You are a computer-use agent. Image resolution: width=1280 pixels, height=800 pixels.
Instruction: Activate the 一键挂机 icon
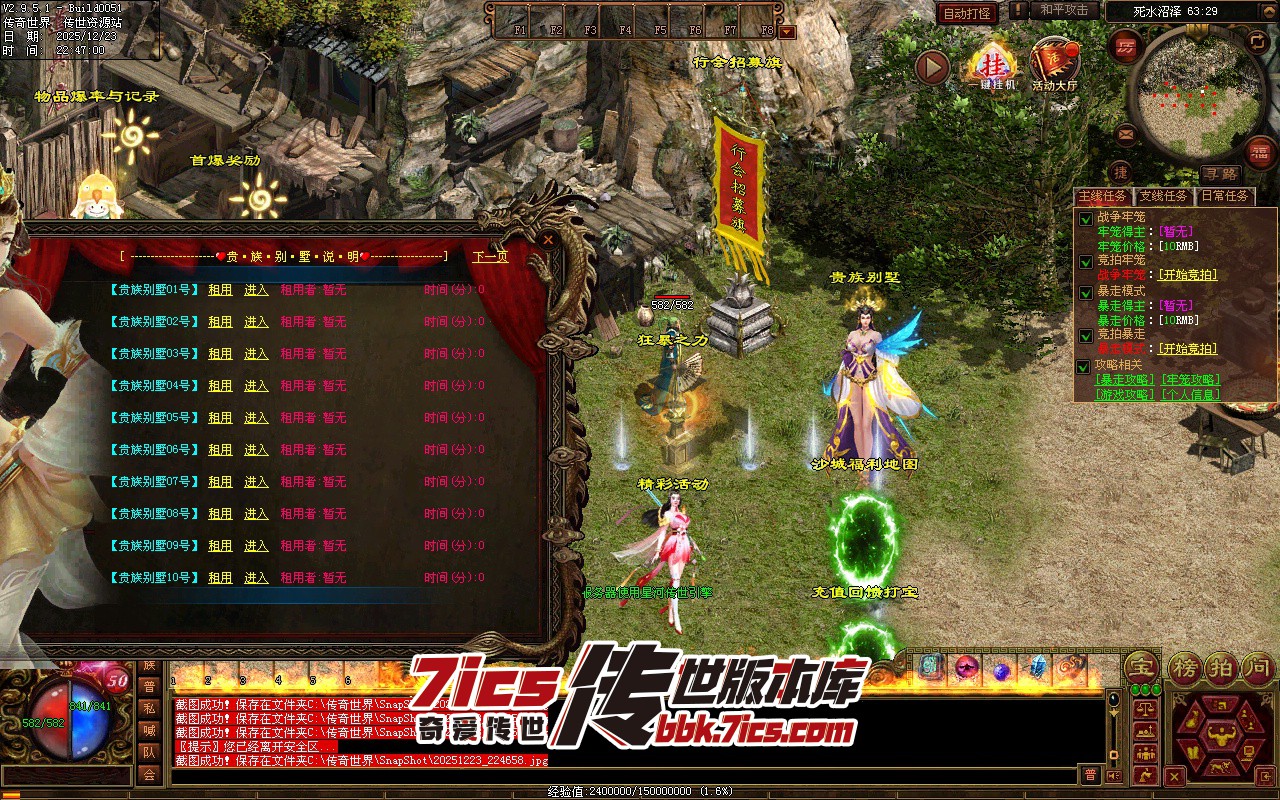[992, 66]
